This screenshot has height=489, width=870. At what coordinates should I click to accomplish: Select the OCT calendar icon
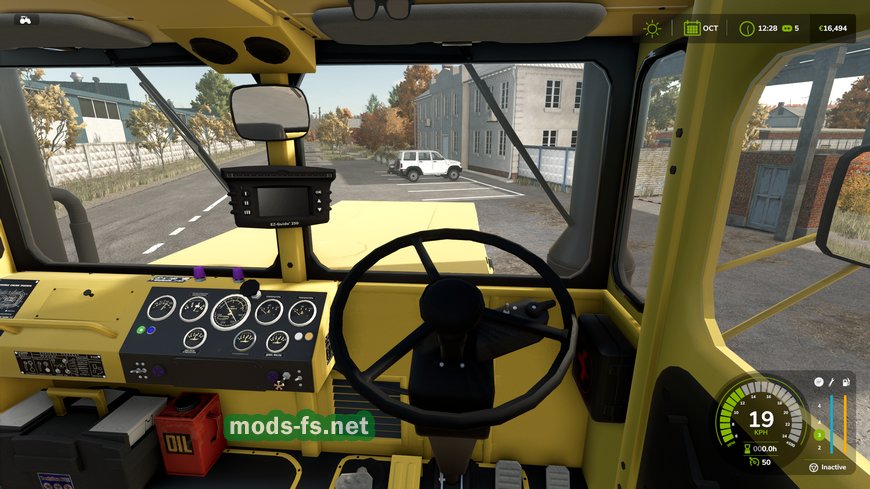click(691, 28)
